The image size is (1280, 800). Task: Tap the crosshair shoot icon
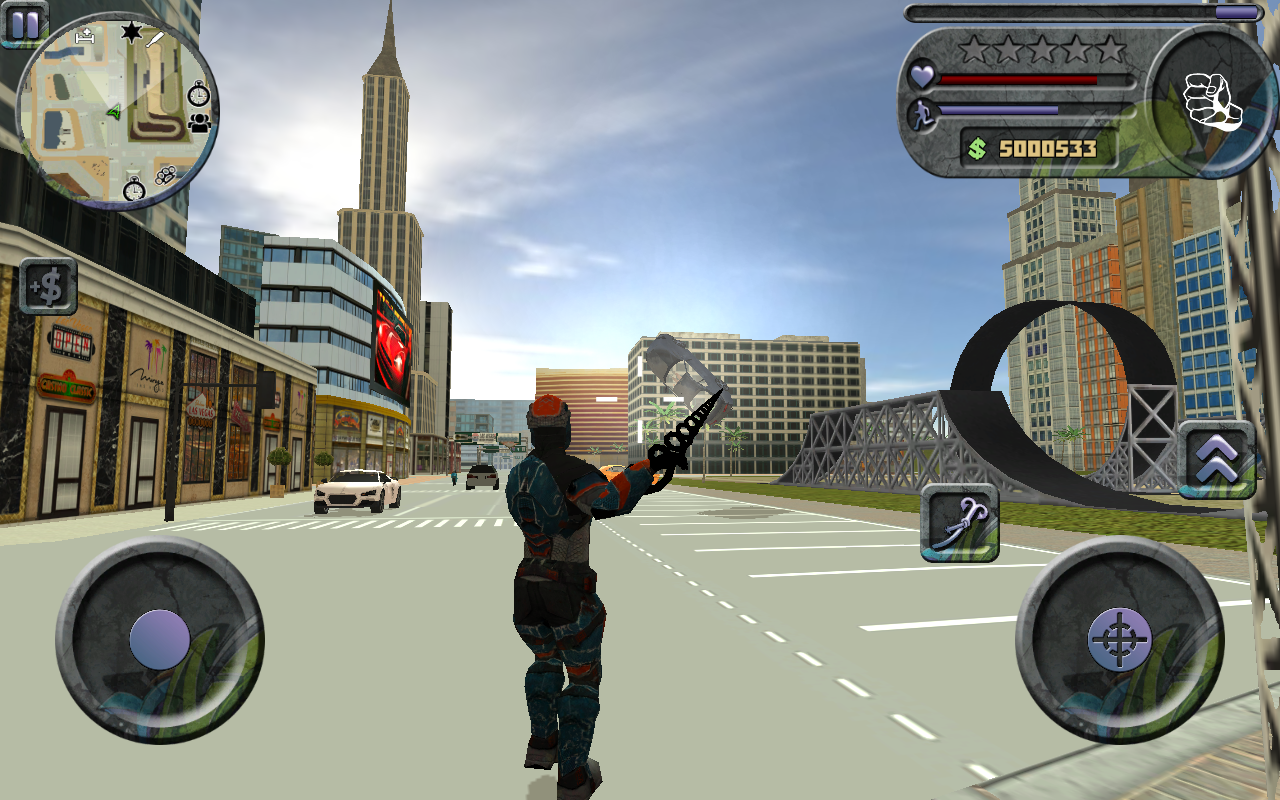click(x=1121, y=641)
